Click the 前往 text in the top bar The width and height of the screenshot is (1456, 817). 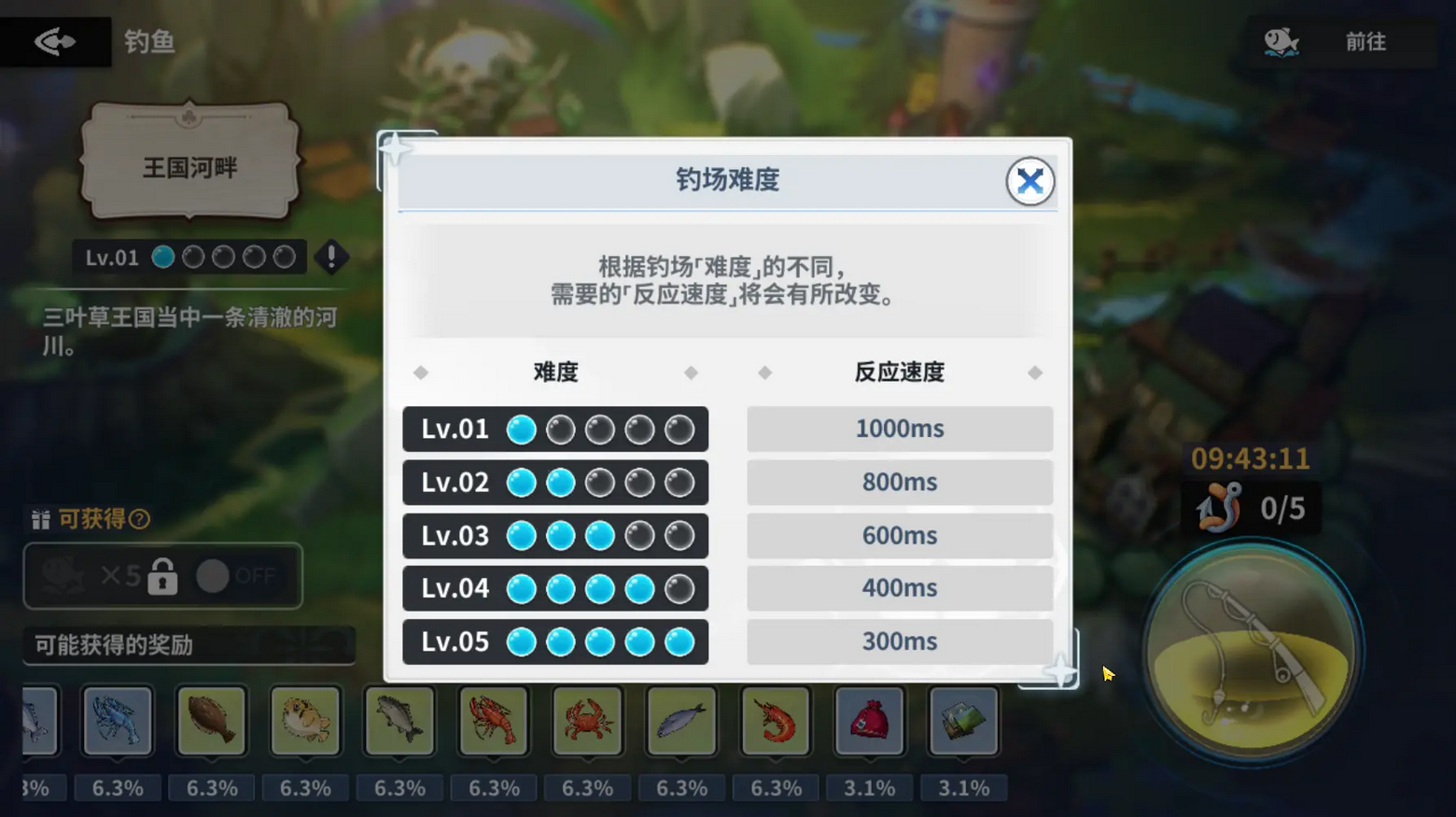pyautogui.click(x=1366, y=42)
